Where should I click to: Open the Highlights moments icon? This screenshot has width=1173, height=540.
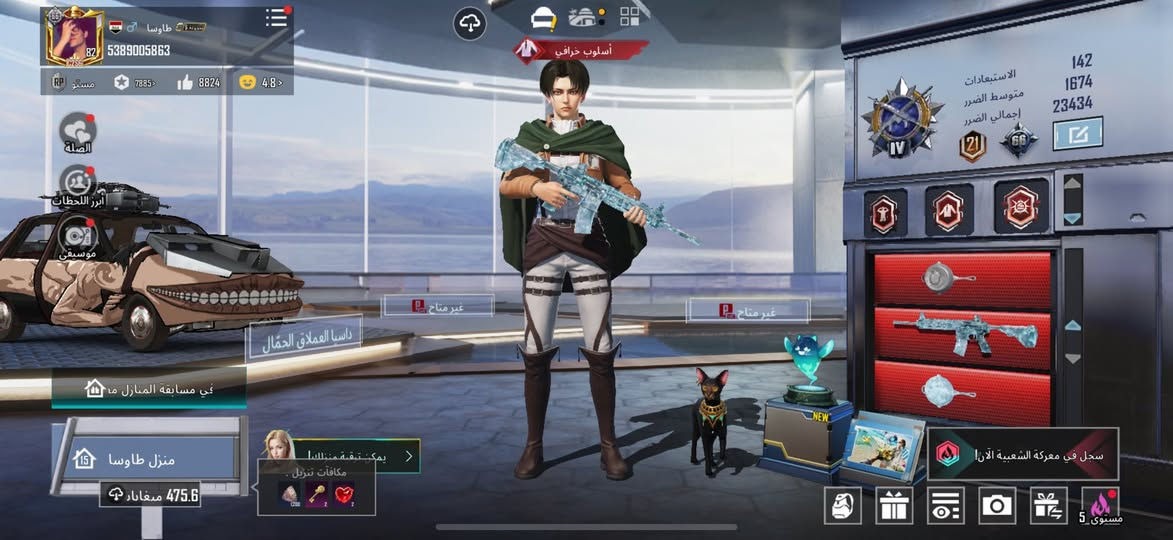77,184
